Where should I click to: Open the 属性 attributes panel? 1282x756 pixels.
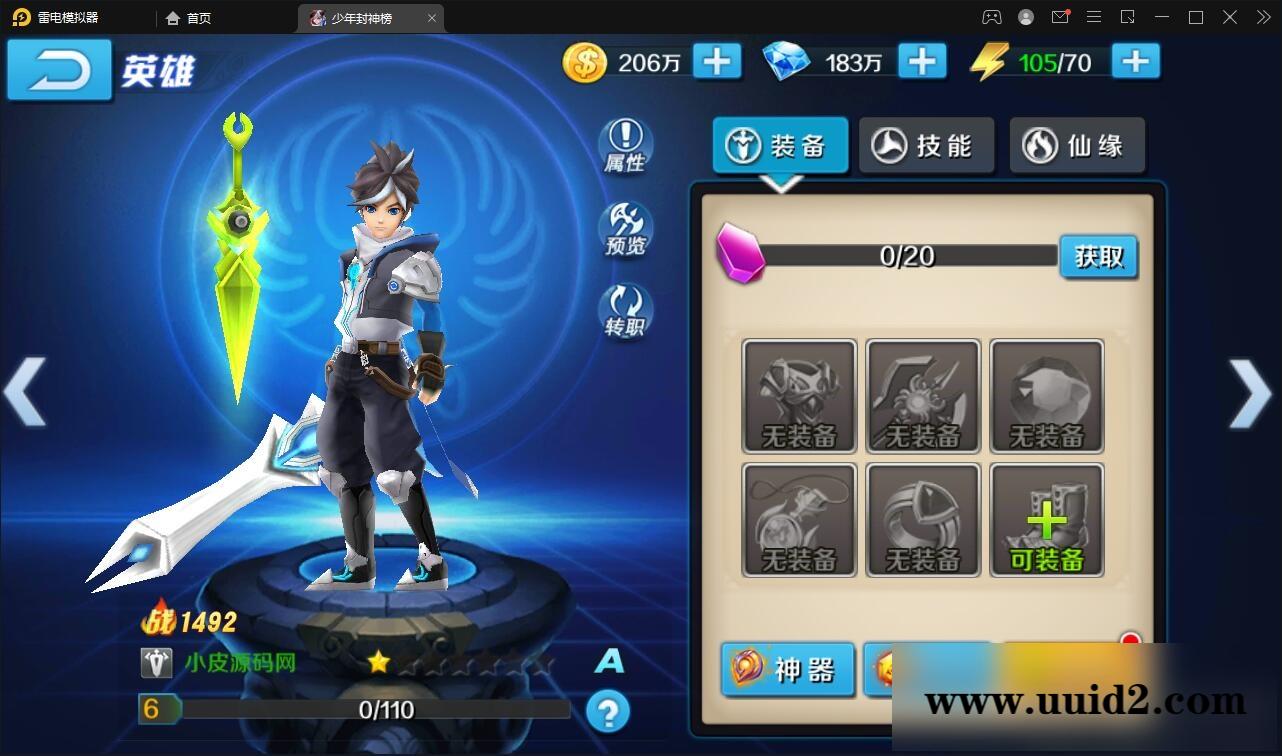pyautogui.click(x=626, y=146)
